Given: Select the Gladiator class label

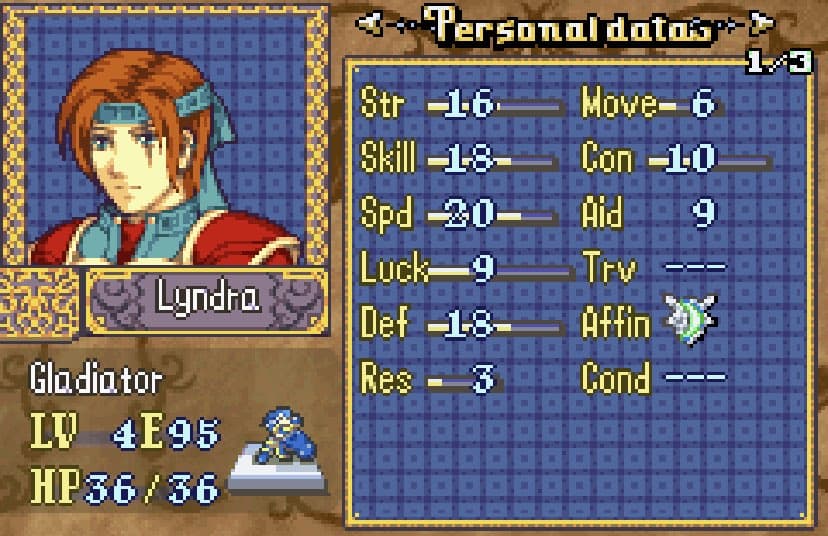Looking at the screenshot, I should 96,379.
